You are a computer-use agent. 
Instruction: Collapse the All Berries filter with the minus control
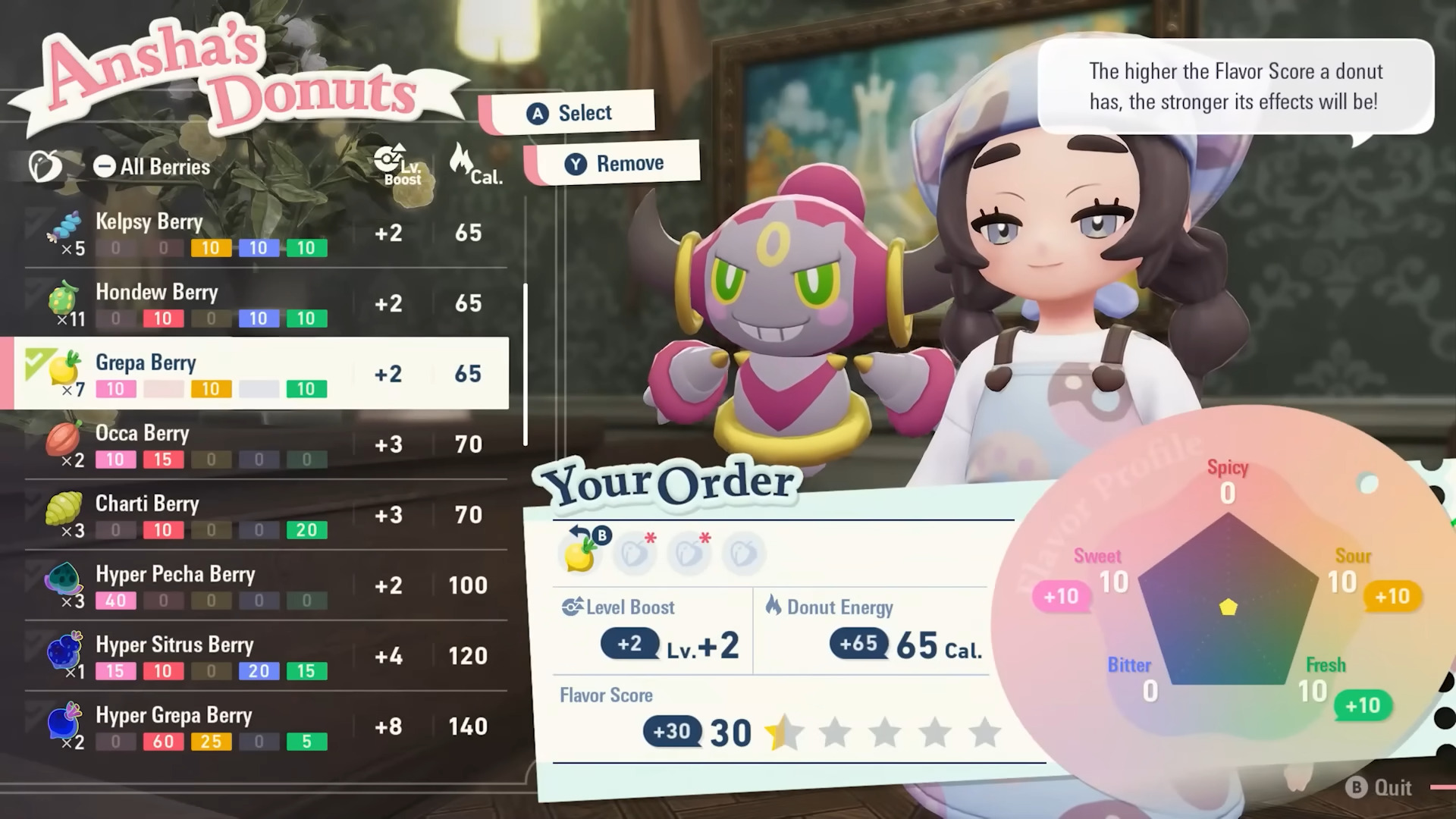(x=104, y=166)
